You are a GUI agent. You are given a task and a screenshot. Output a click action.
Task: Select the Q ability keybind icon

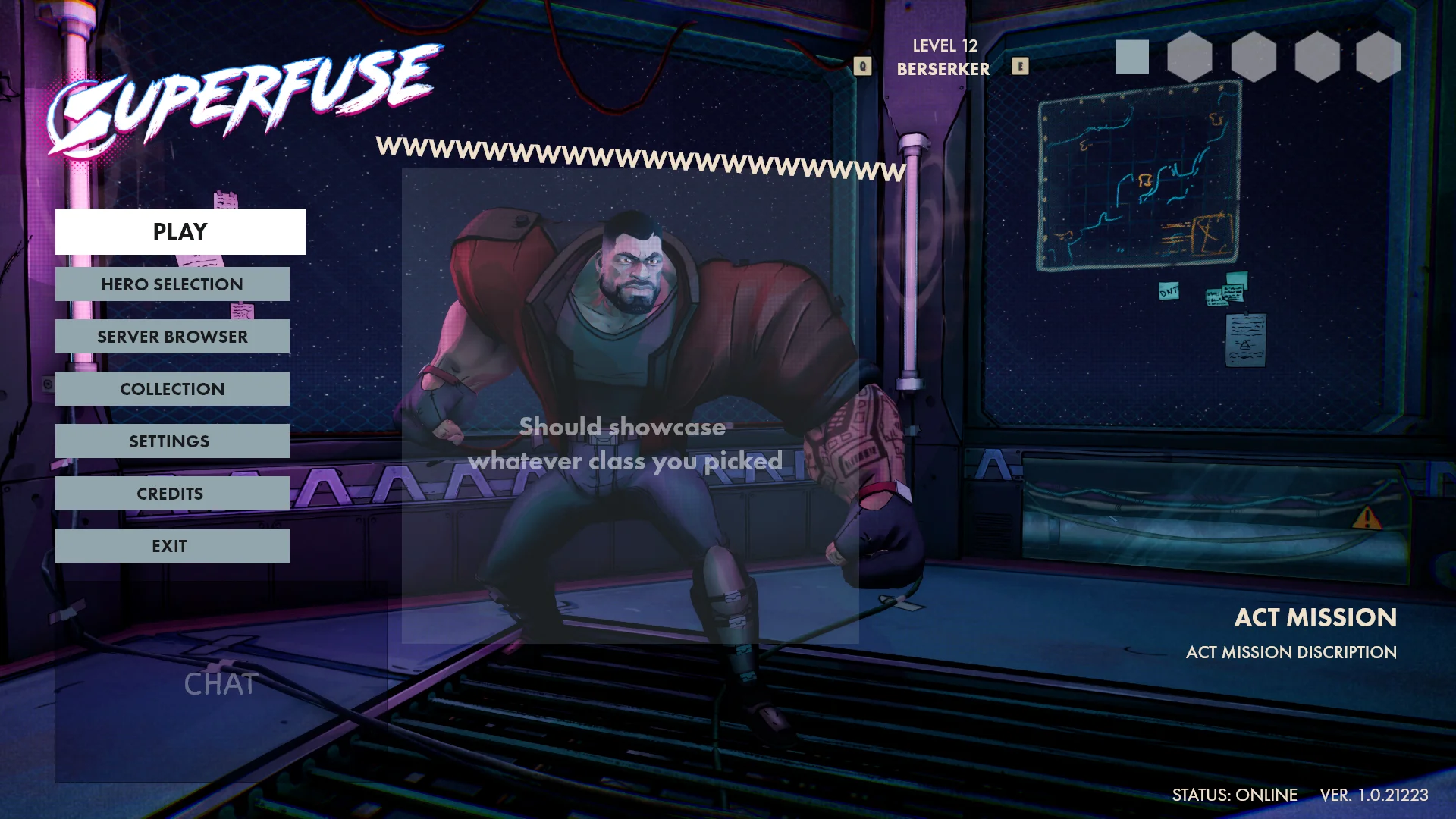(861, 64)
